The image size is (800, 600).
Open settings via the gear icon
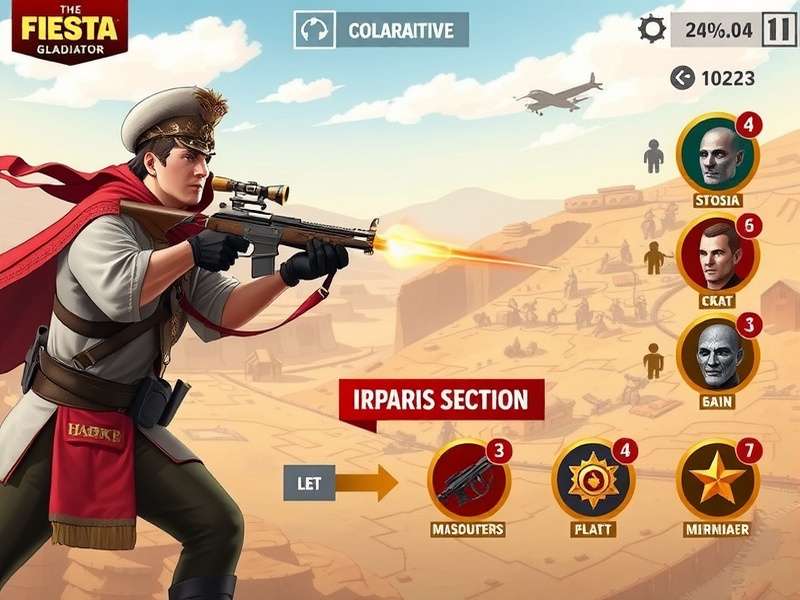652,29
